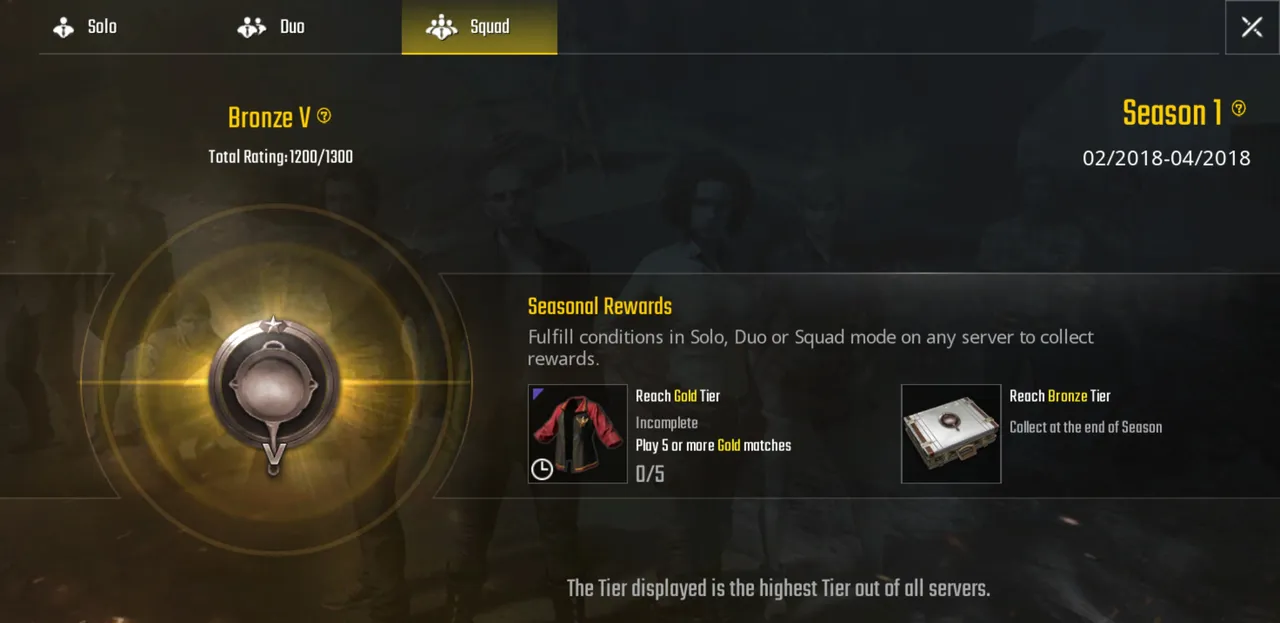View the red jacket Gold Tier reward
This screenshot has width=1280, height=623.
(x=578, y=434)
